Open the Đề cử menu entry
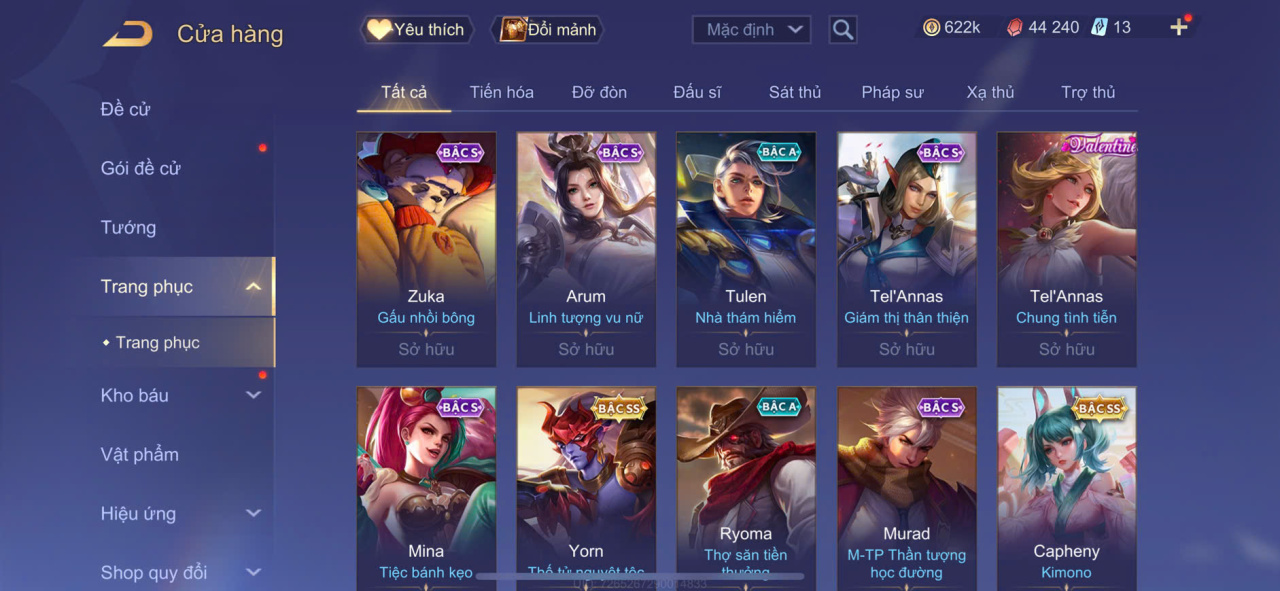1280x591 pixels. click(x=126, y=109)
